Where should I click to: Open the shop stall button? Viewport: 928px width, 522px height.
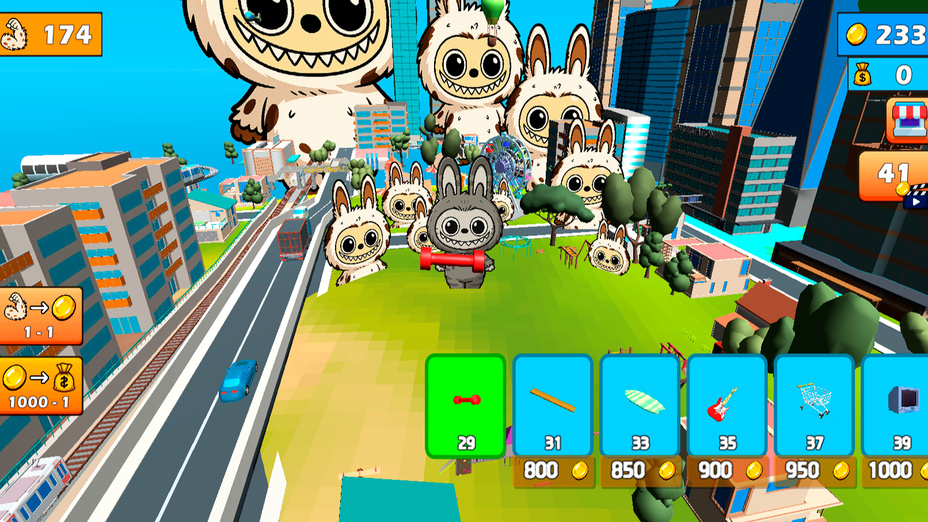tap(907, 120)
